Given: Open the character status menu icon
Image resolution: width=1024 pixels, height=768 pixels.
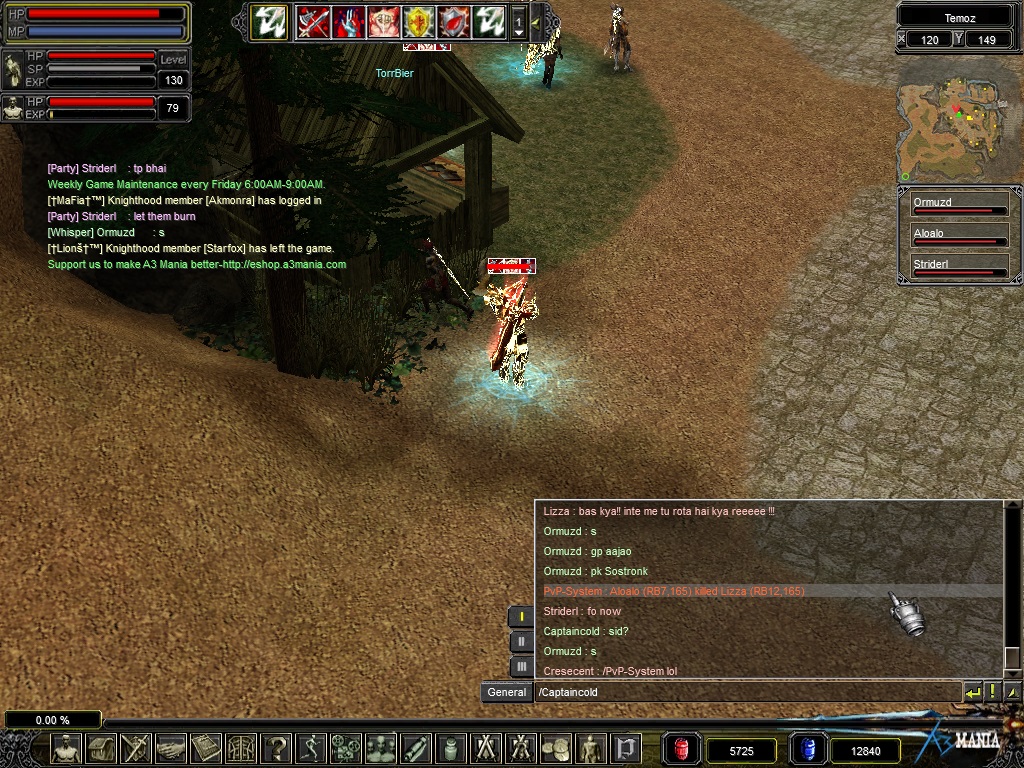Looking at the screenshot, I should tap(67, 748).
